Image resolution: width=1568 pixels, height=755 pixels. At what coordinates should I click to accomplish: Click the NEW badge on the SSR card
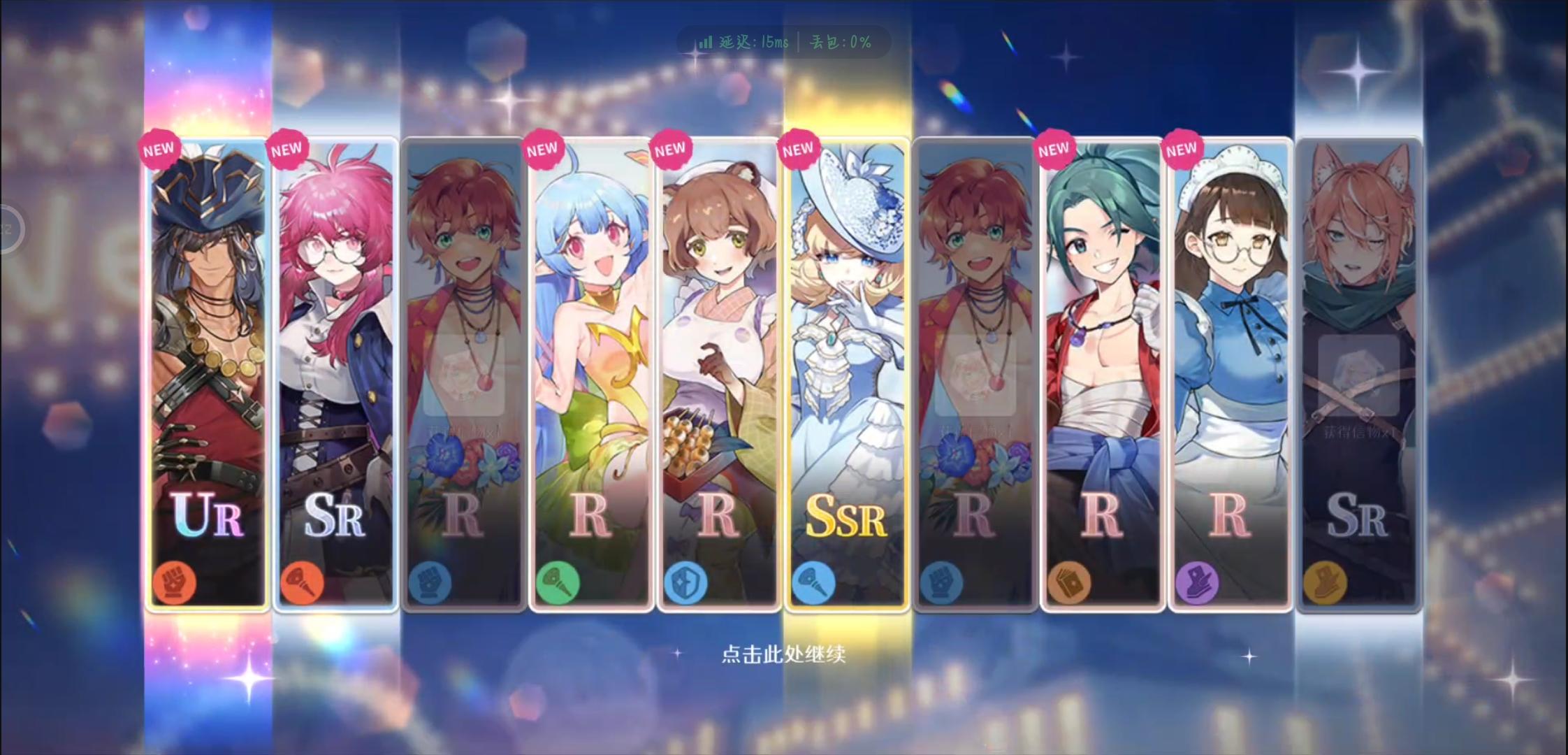point(798,148)
